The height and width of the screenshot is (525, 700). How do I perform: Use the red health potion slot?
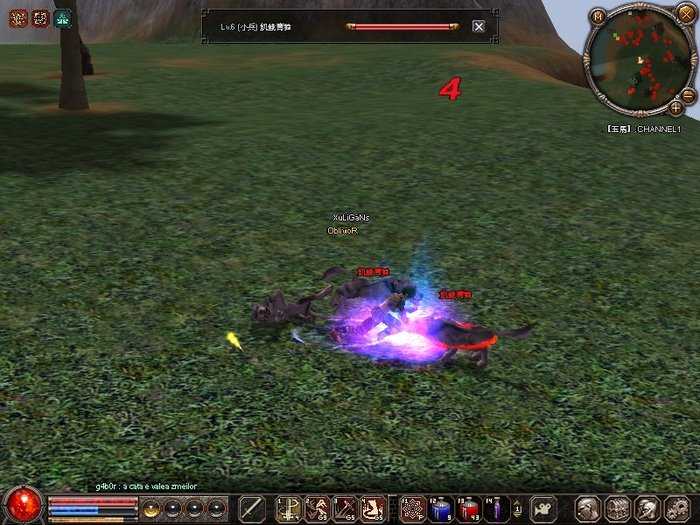pos(469,509)
